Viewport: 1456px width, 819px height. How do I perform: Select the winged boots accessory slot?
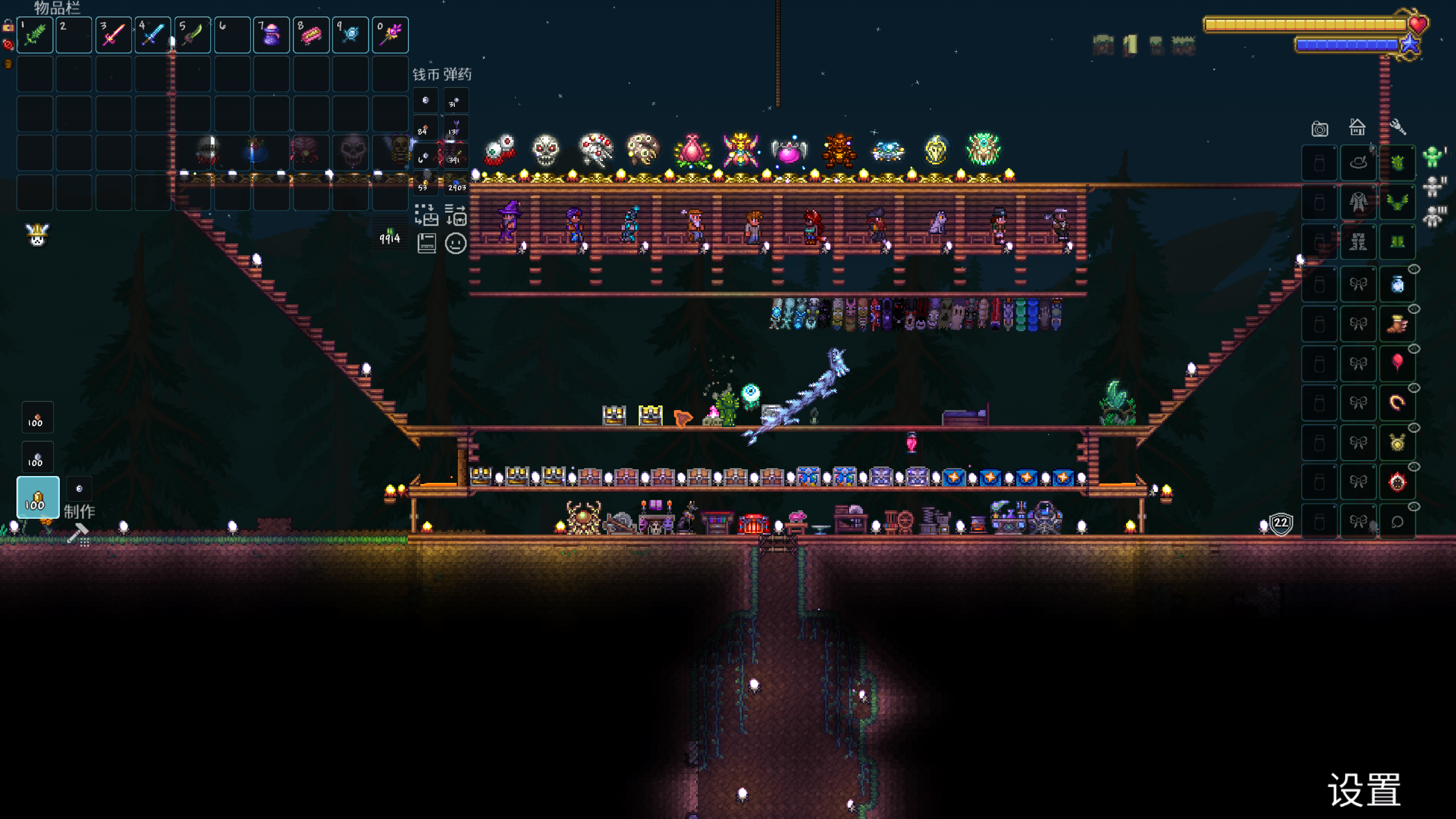click(x=1397, y=324)
